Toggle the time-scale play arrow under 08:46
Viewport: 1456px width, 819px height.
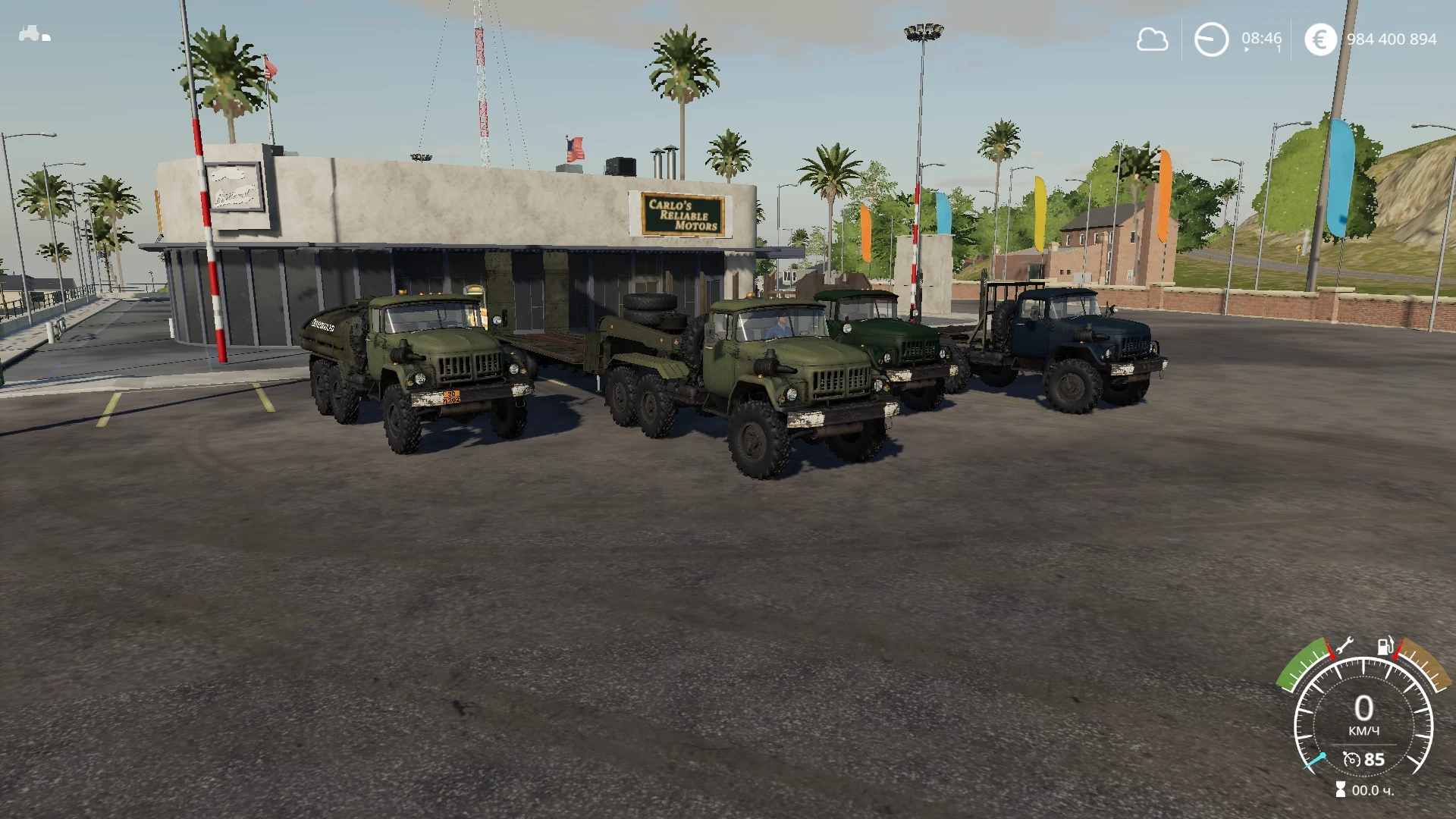point(1247,49)
